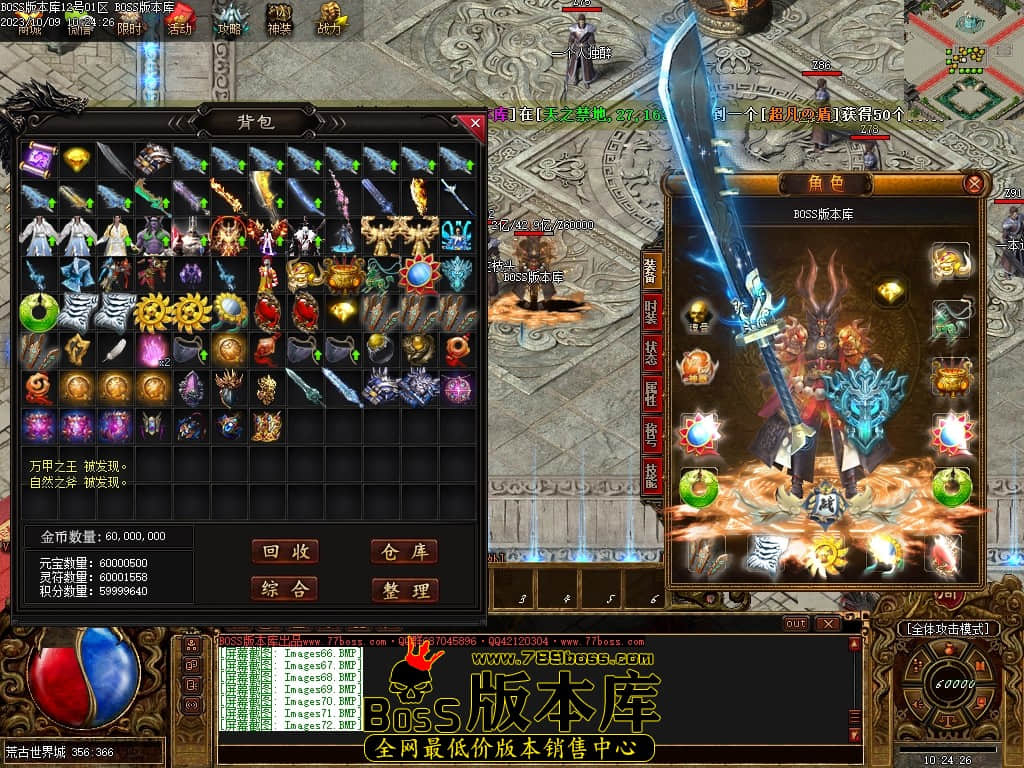Switch to the 技能 skills tab
The width and height of the screenshot is (1024, 768).
pos(652,475)
